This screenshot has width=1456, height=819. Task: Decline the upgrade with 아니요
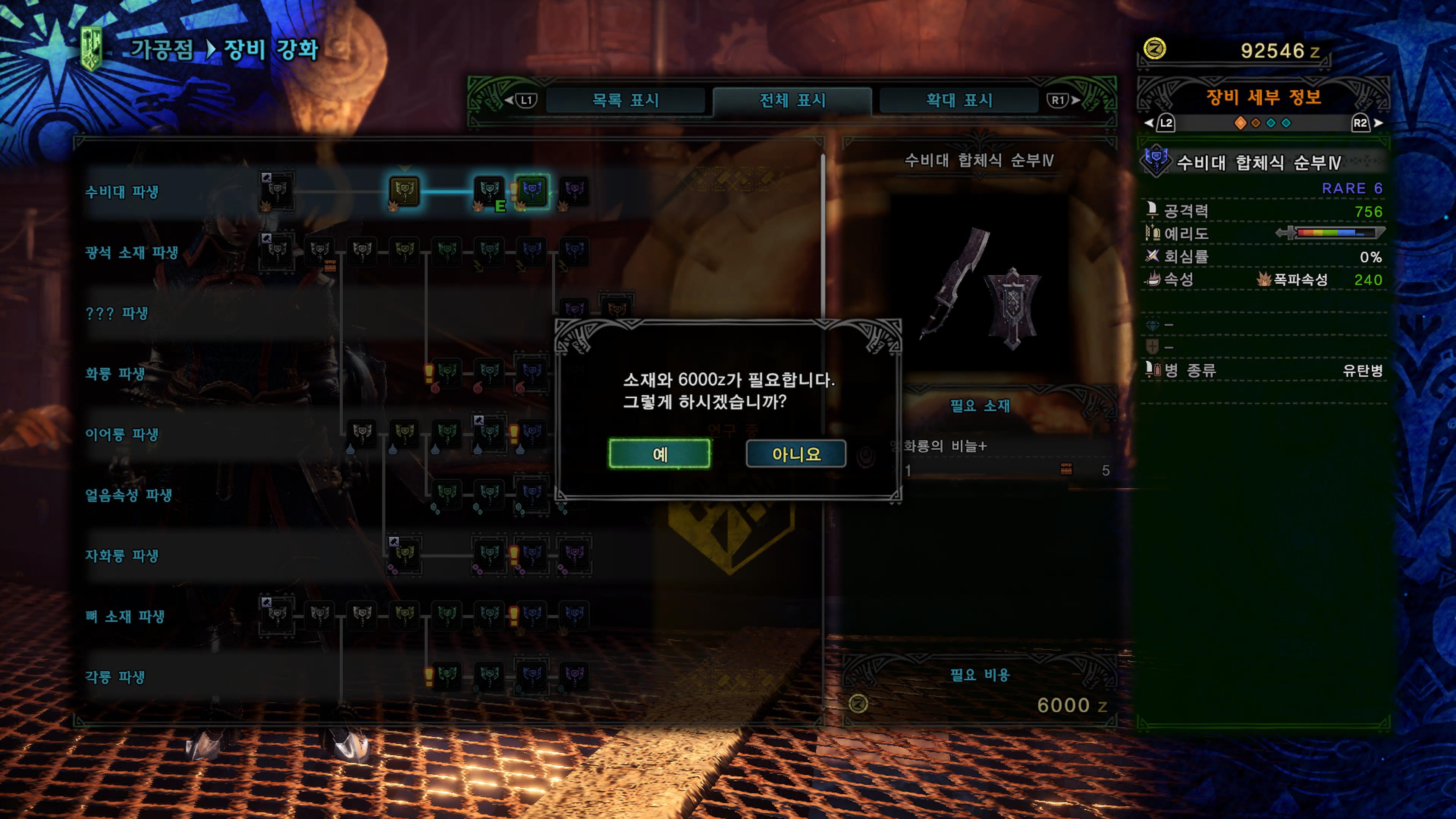click(796, 454)
